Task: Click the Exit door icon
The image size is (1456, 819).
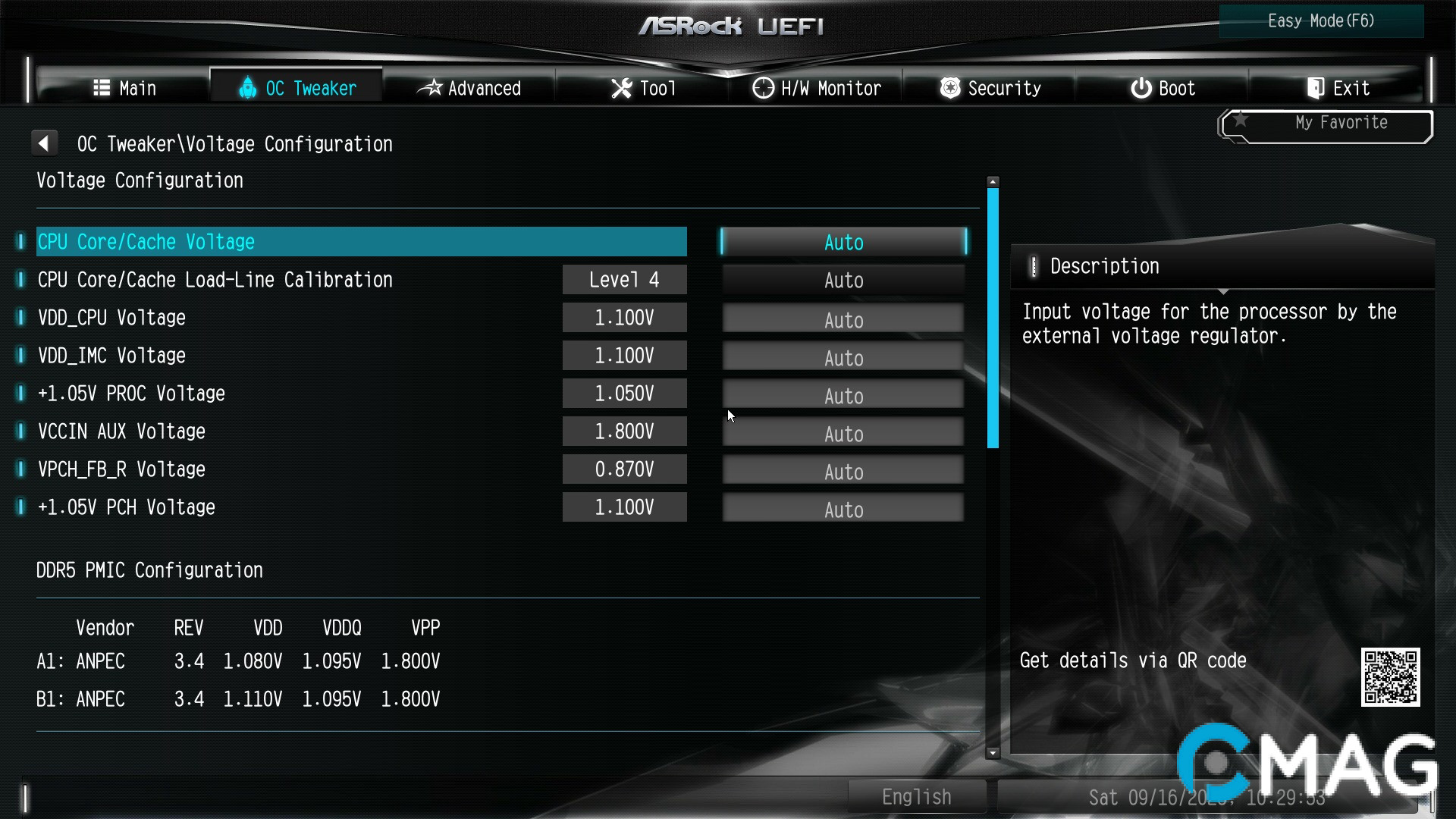Action: (x=1315, y=87)
